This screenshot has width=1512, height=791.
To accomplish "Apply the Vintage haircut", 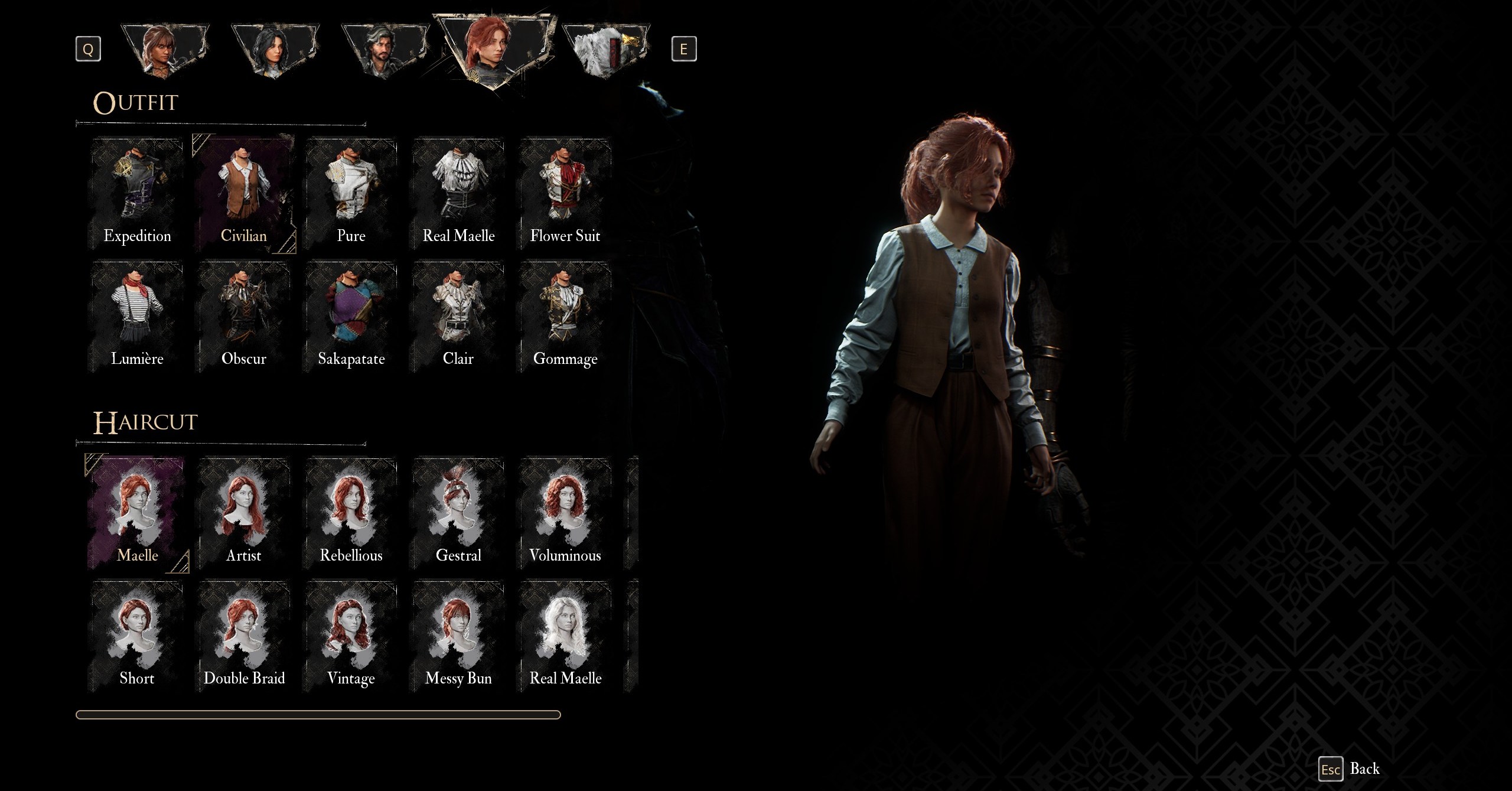I will (x=351, y=637).
